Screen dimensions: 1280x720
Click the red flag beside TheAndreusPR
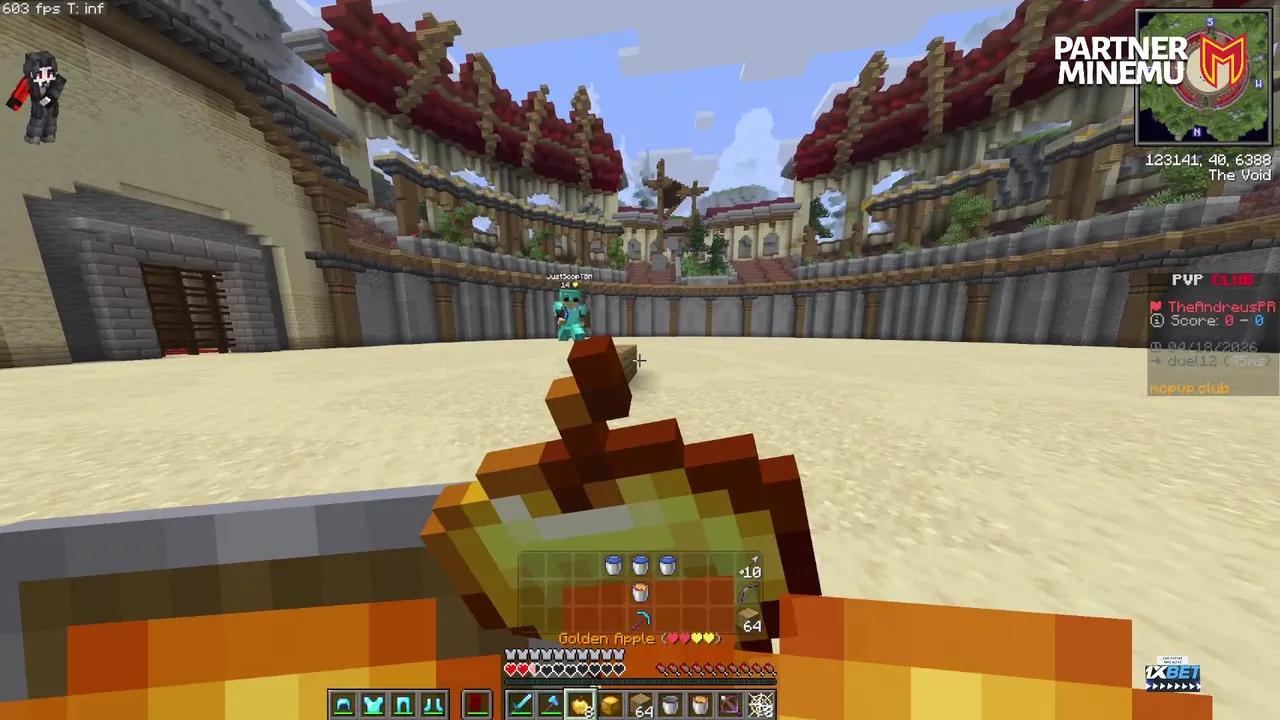(1155, 307)
